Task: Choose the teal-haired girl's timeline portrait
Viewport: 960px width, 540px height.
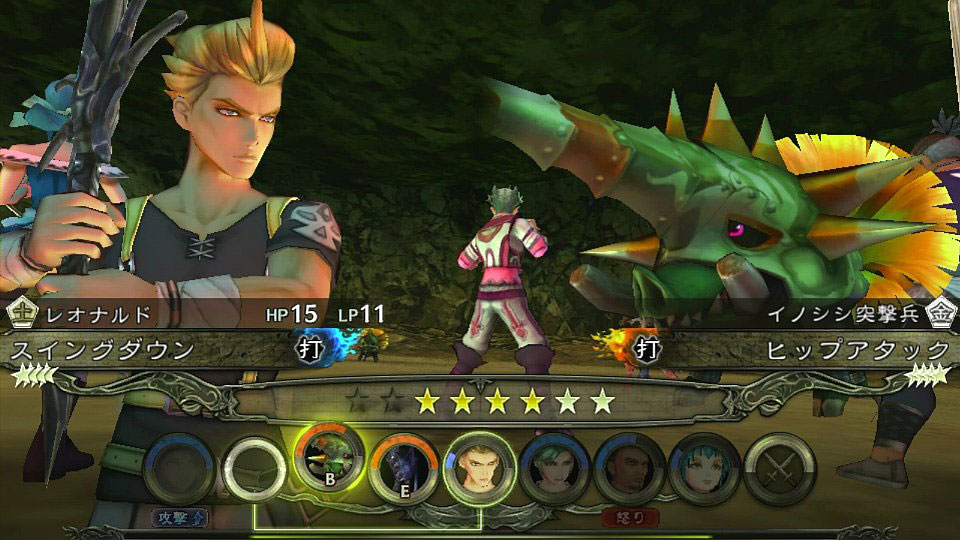Action: (x=705, y=467)
